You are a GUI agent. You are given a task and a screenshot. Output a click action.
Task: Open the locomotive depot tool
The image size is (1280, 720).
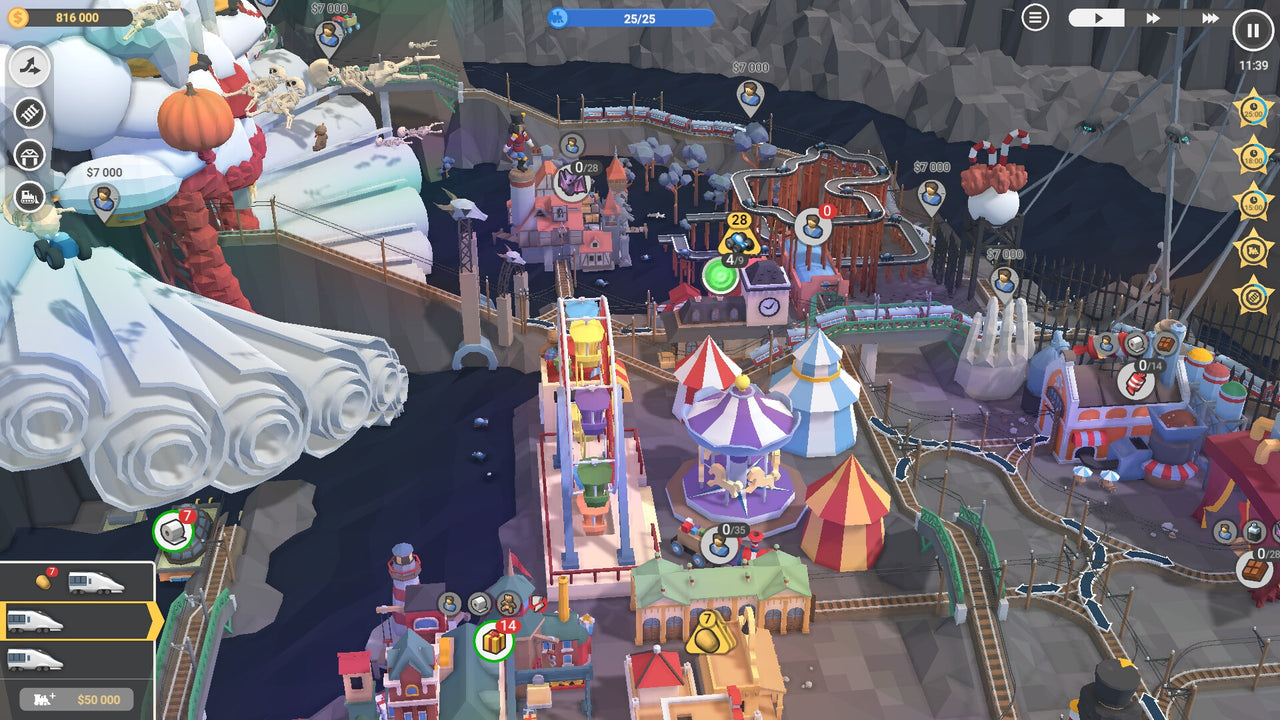pos(30,197)
